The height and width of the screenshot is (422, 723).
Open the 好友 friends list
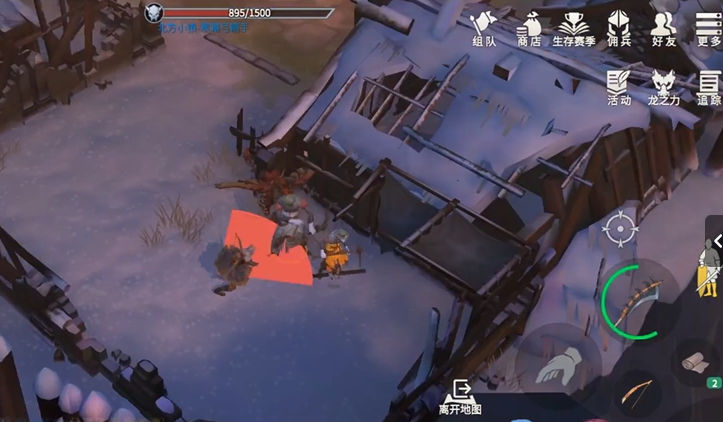pyautogui.click(x=663, y=28)
